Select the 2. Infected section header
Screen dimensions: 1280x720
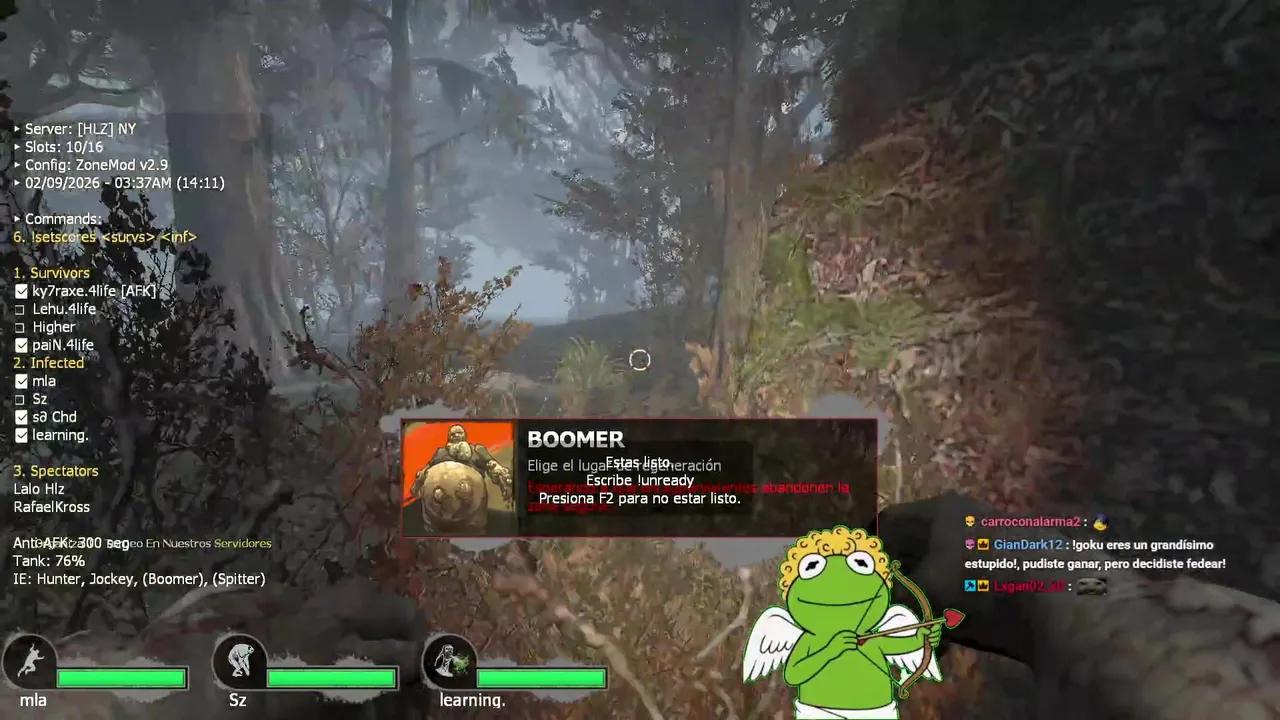pyautogui.click(x=48, y=362)
